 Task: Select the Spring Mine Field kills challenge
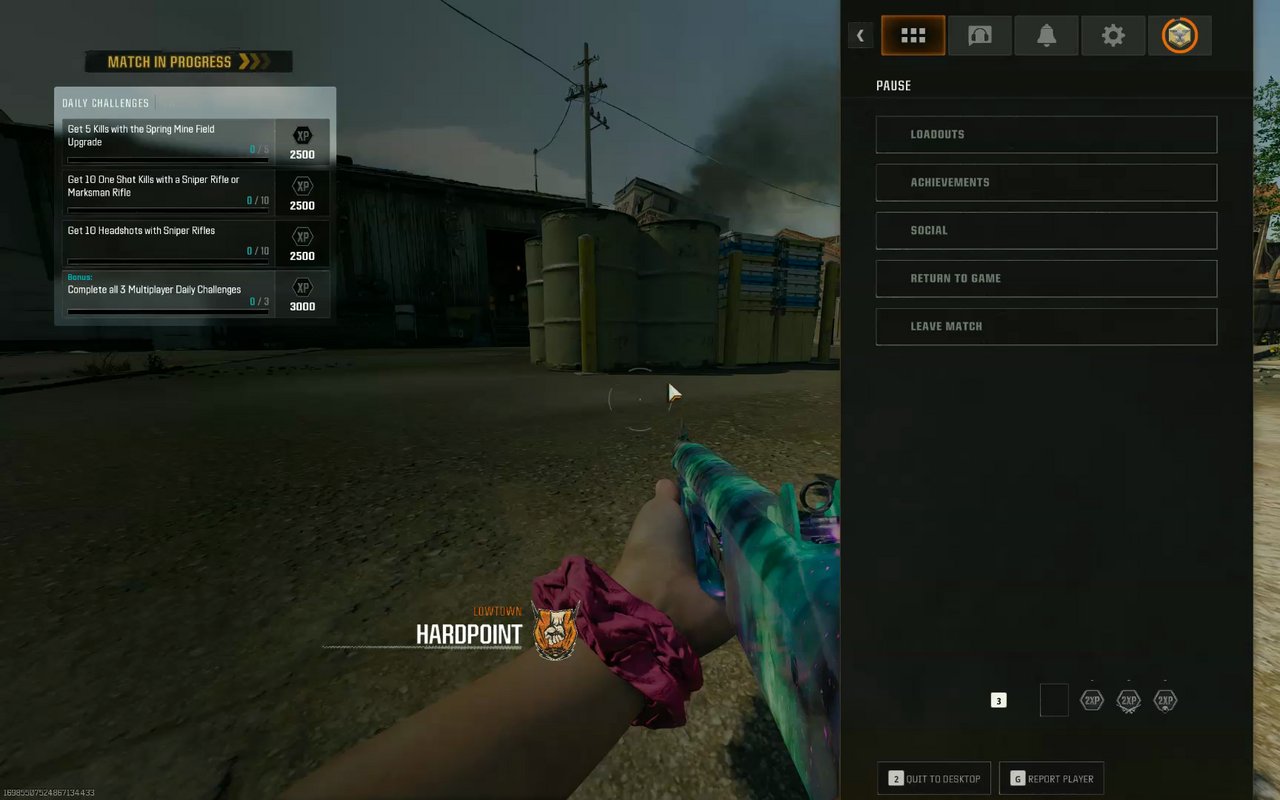pos(166,141)
